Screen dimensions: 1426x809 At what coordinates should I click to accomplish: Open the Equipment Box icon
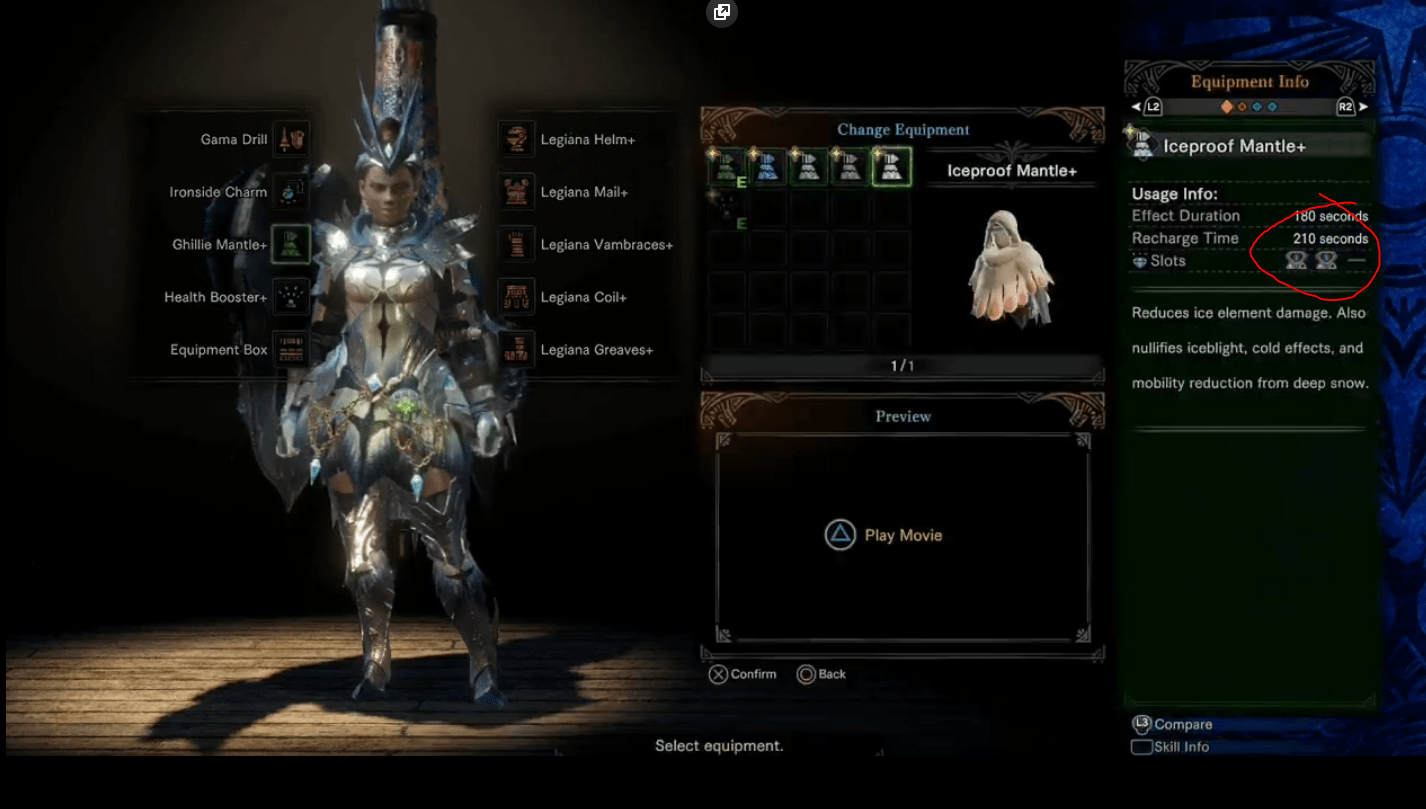coord(289,348)
